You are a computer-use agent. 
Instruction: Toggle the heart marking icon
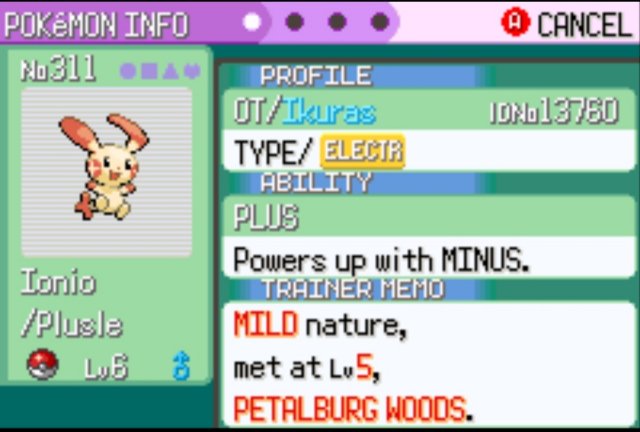[190, 71]
